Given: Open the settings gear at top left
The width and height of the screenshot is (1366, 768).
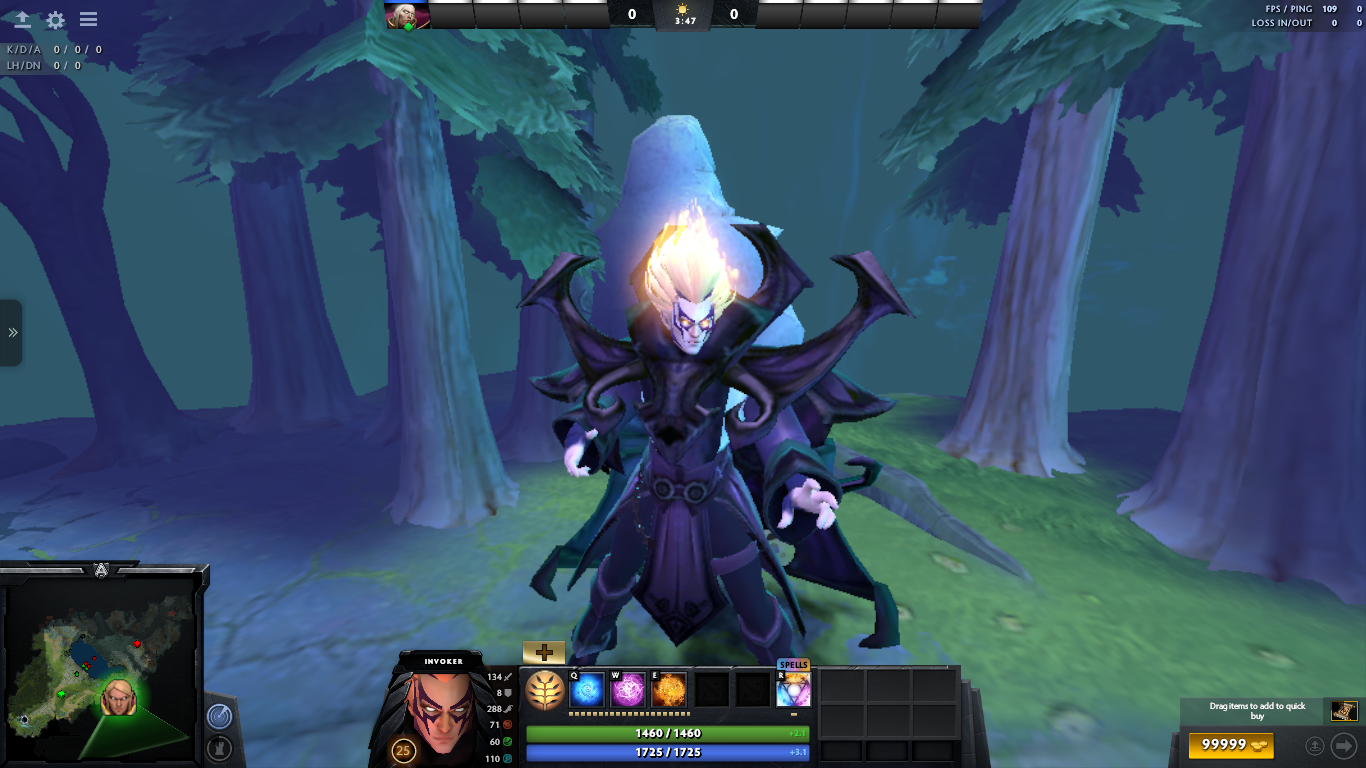Looking at the screenshot, I should click(x=55, y=19).
